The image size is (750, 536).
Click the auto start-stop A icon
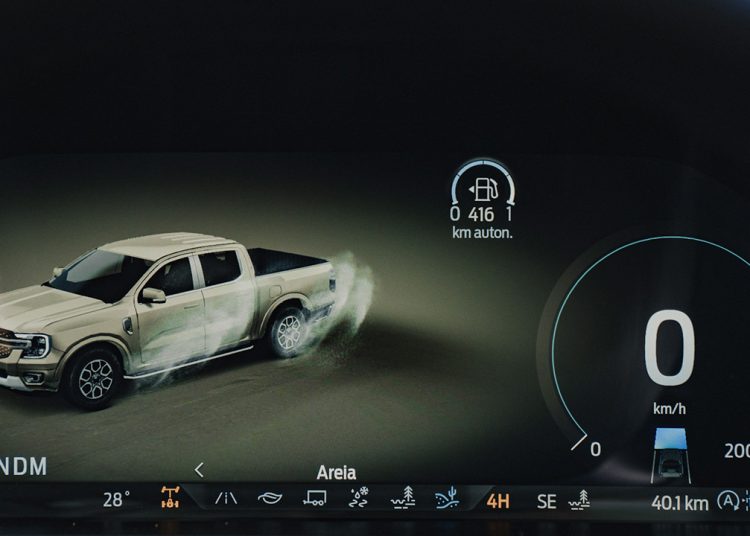pos(729,501)
